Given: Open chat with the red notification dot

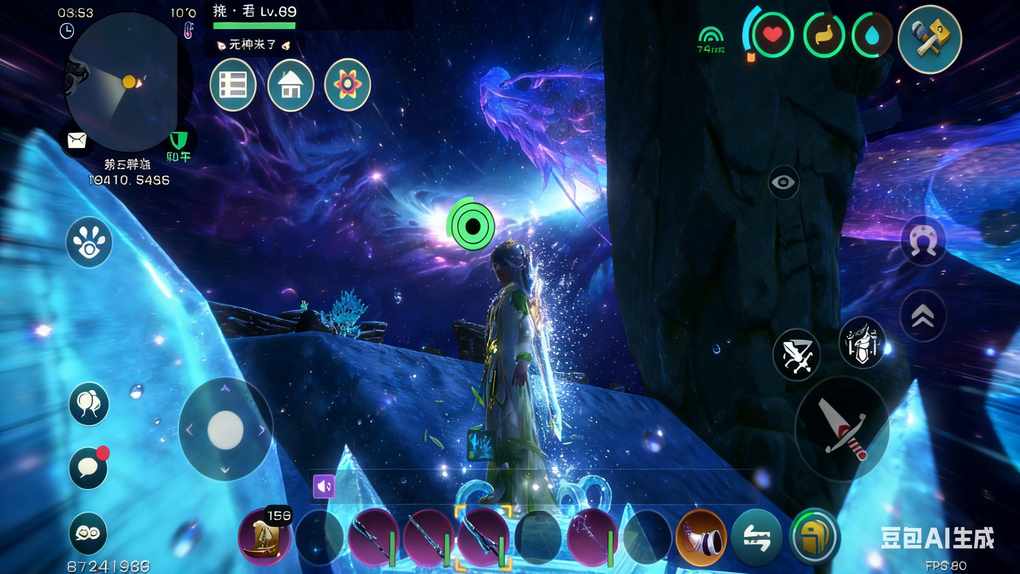Looking at the screenshot, I should (88, 468).
